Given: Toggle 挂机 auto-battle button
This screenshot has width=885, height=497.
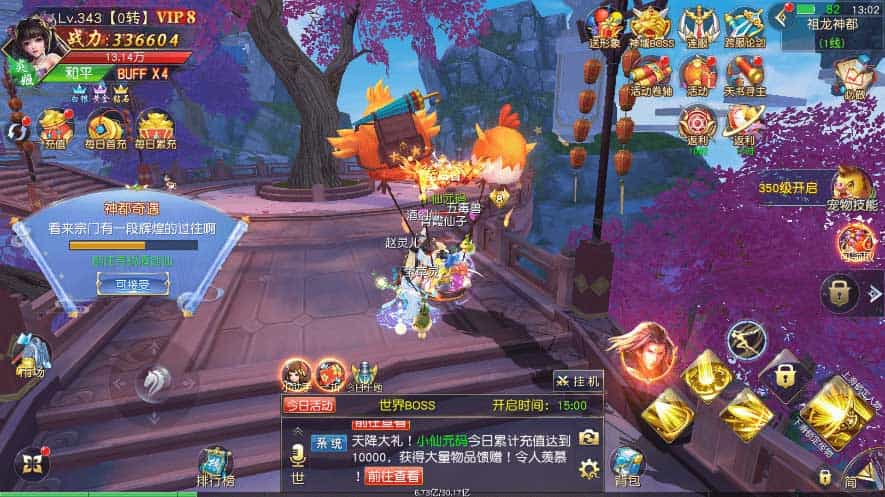Looking at the screenshot, I should click(x=577, y=381).
